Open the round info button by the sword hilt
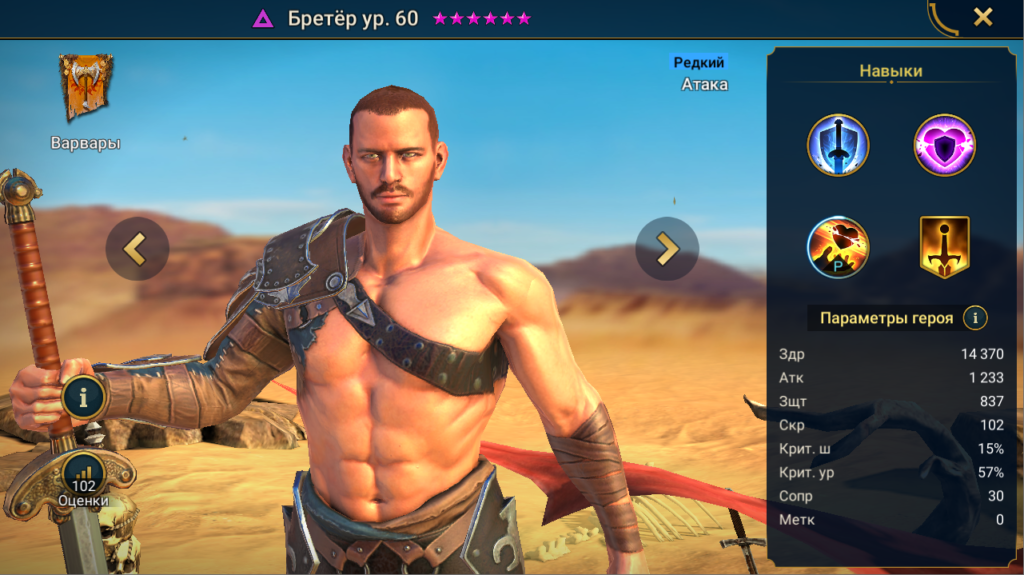Image resolution: width=1024 pixels, height=575 pixels. tap(84, 397)
